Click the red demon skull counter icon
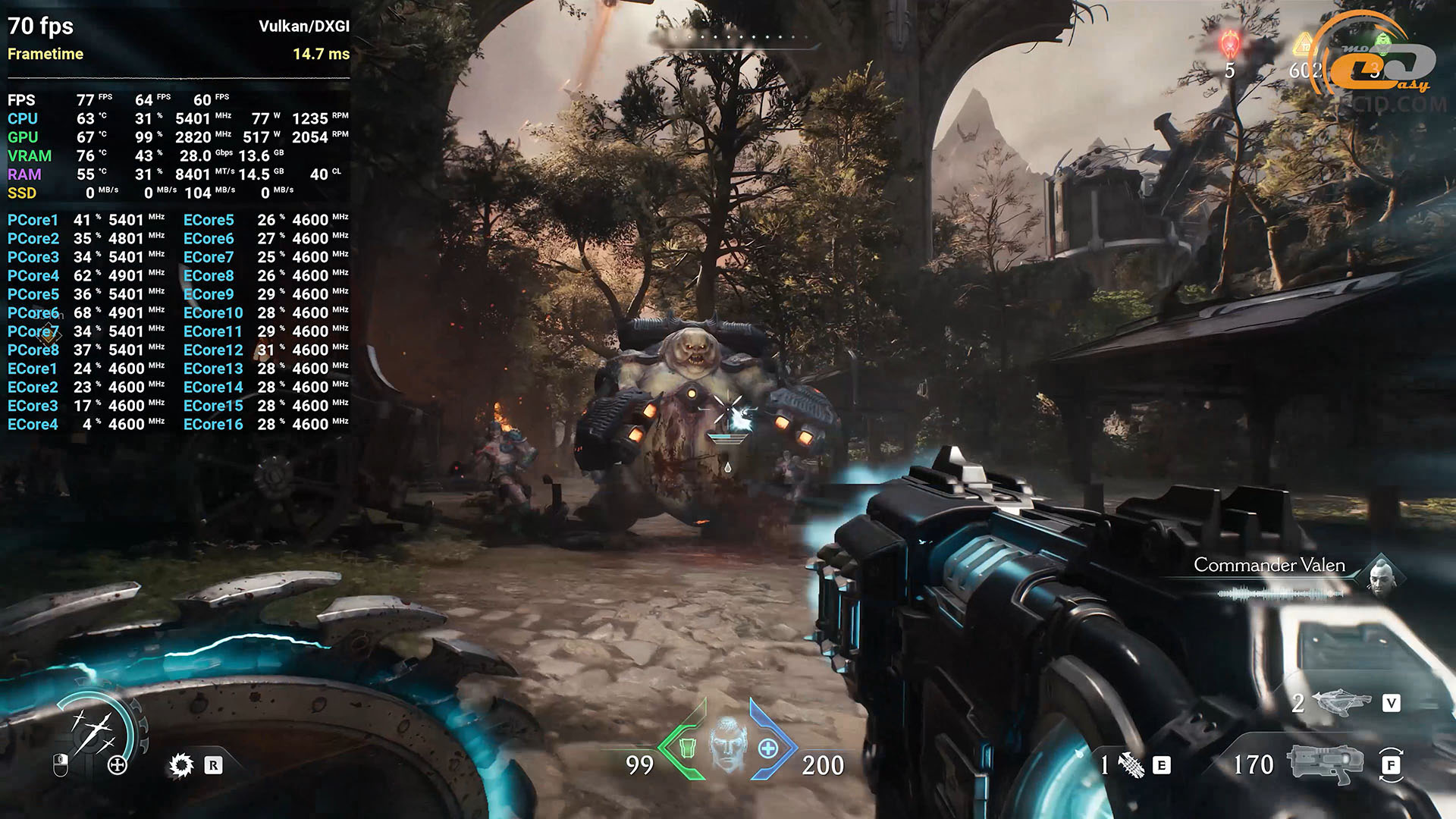This screenshot has width=1456, height=819. pyautogui.click(x=1229, y=44)
